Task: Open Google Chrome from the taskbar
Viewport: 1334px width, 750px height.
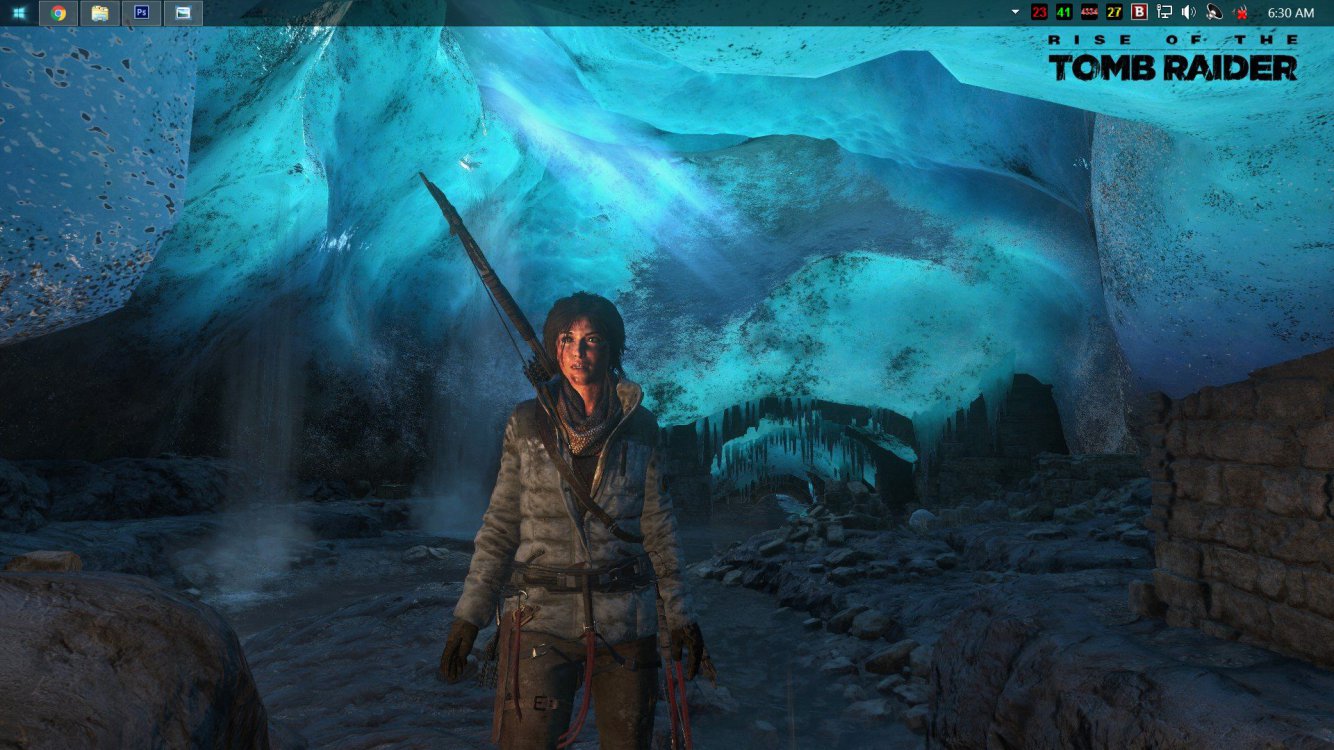Action: [59, 13]
